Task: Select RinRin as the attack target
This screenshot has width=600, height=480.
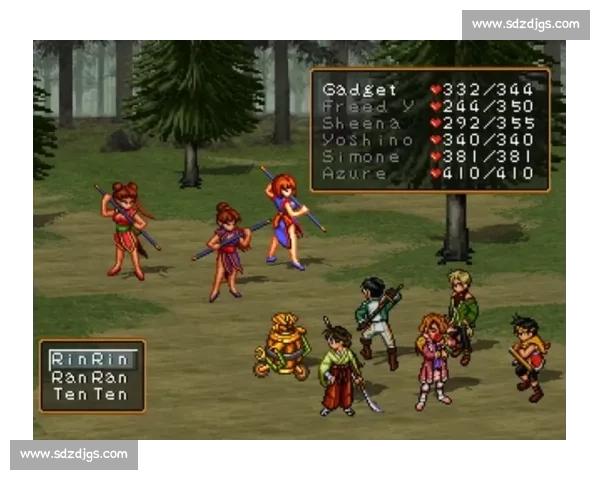Action: coord(91,358)
